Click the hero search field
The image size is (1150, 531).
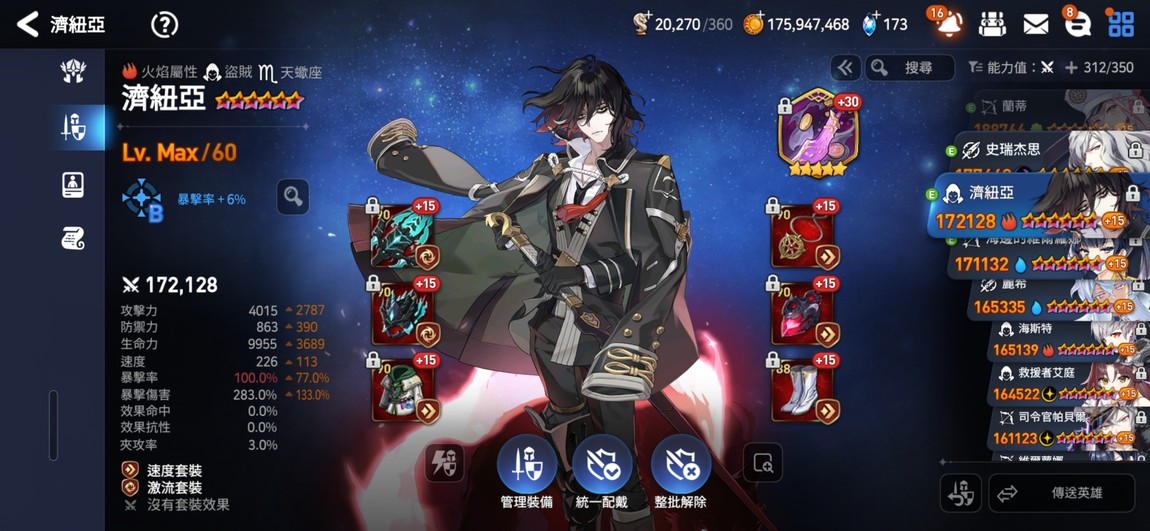(908, 68)
